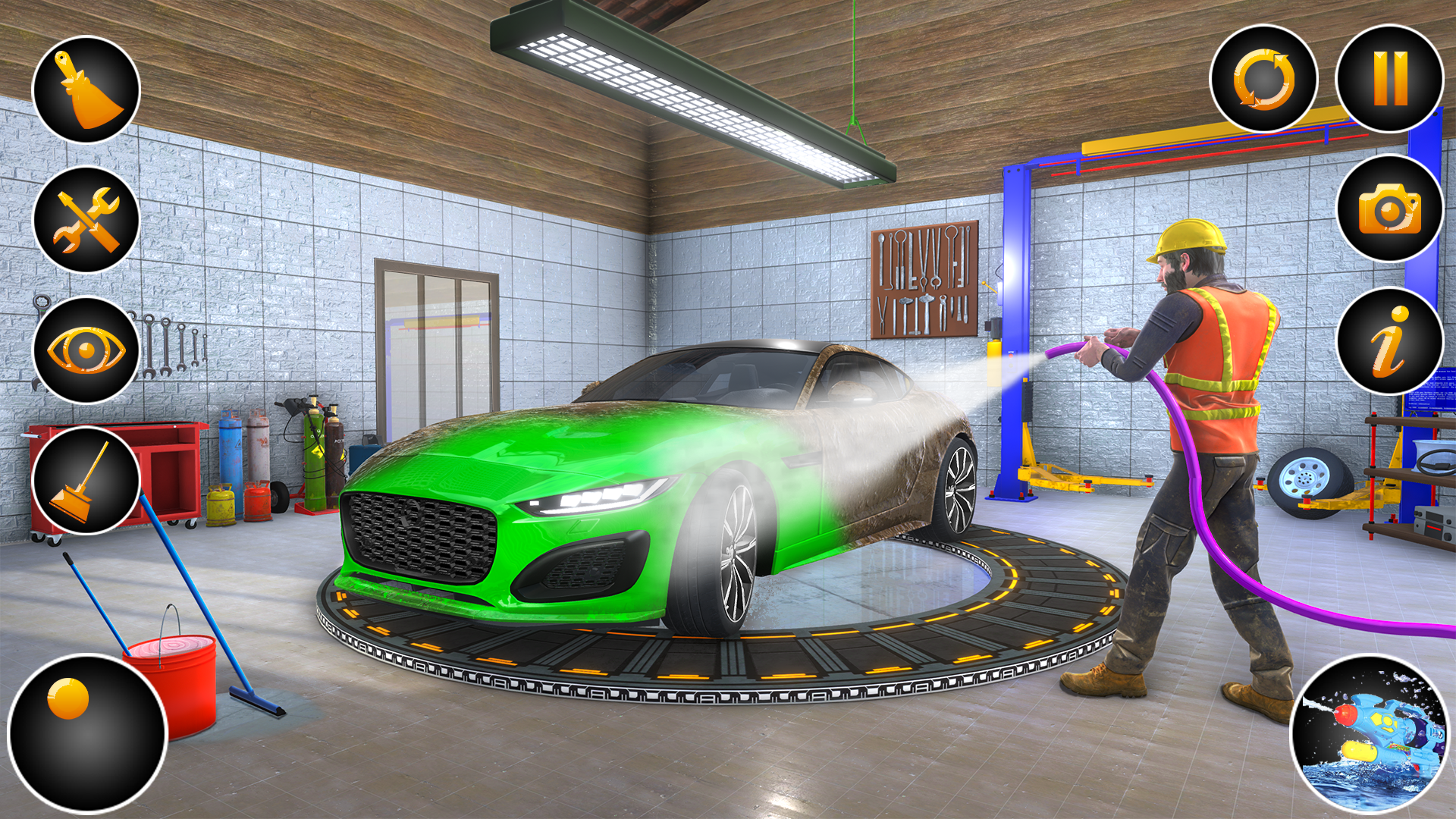Pause the game

pyautogui.click(x=1392, y=83)
